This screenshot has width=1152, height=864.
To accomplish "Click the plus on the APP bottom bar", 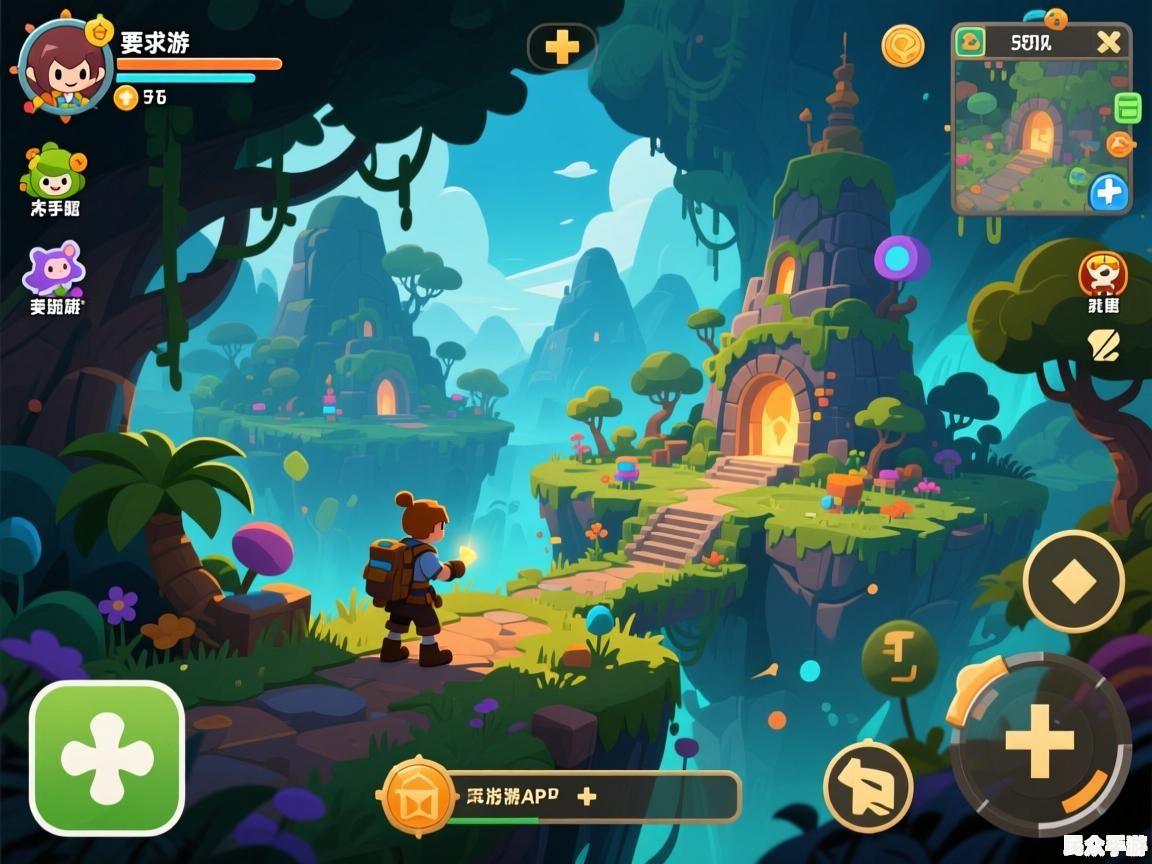I will 587,796.
